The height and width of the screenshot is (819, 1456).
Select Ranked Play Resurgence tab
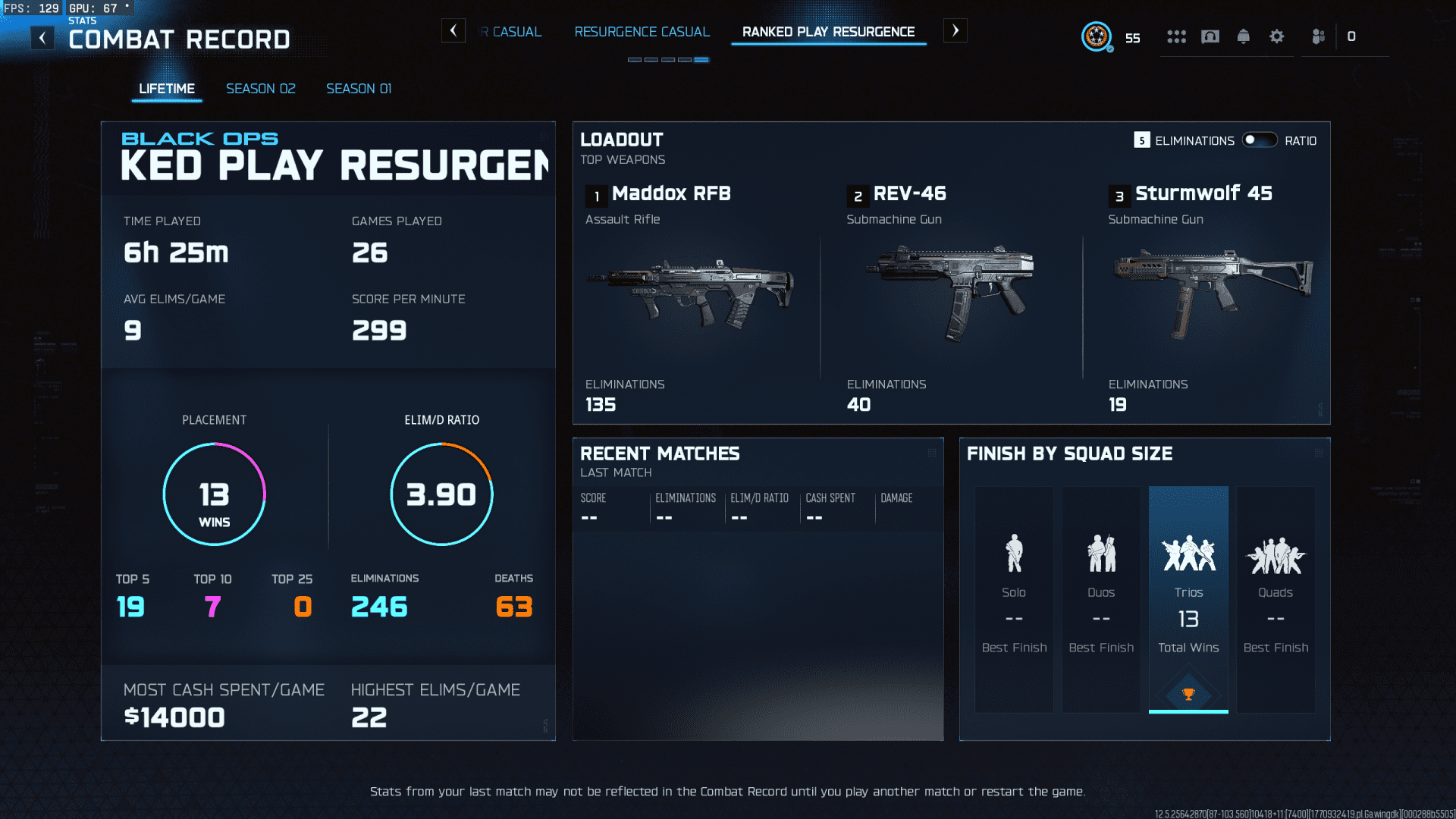coord(828,32)
